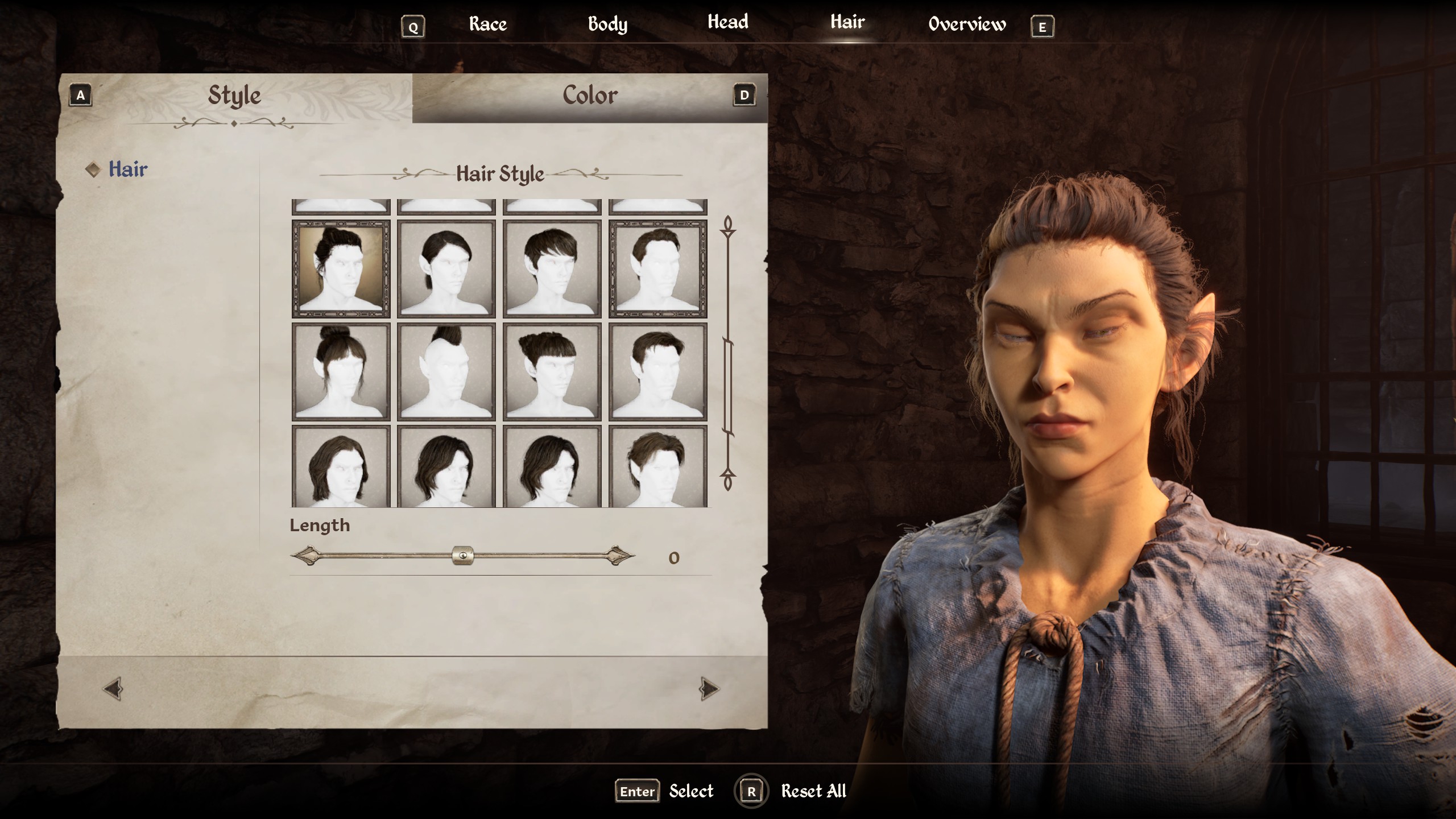
Task: Select the Style sub-tab
Action: coord(234,96)
